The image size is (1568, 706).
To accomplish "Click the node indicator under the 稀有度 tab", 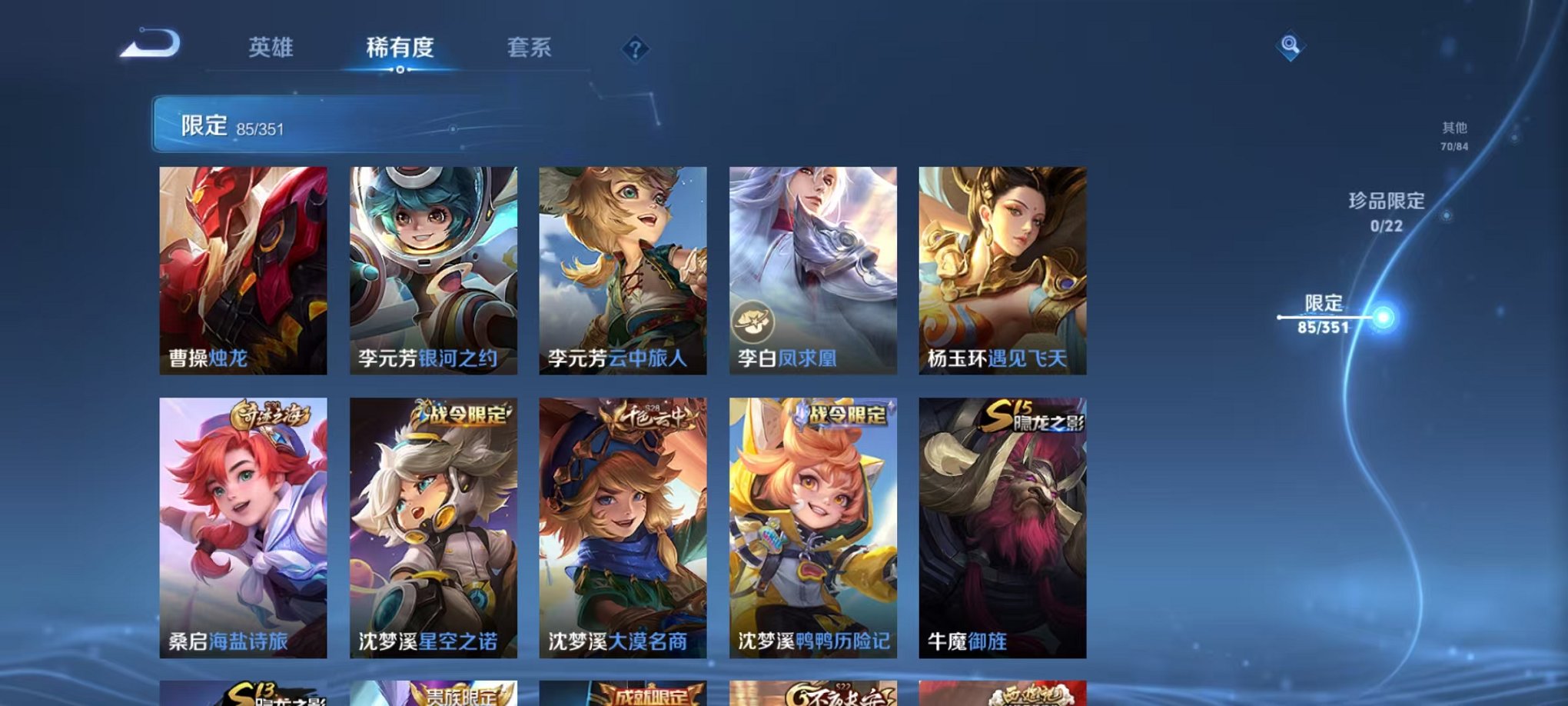I will 400,71.
